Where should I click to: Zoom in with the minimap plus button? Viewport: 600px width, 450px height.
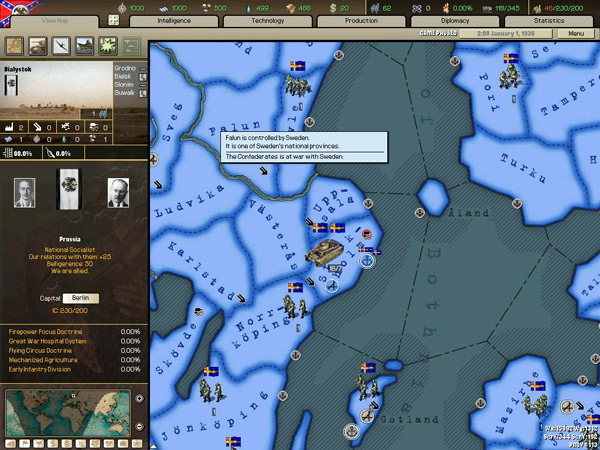(x=139, y=398)
